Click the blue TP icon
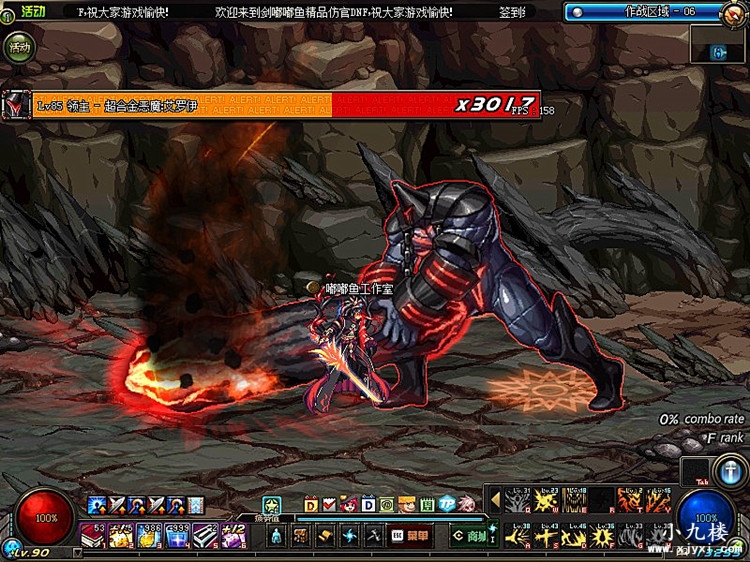The image size is (750, 562). (447, 503)
